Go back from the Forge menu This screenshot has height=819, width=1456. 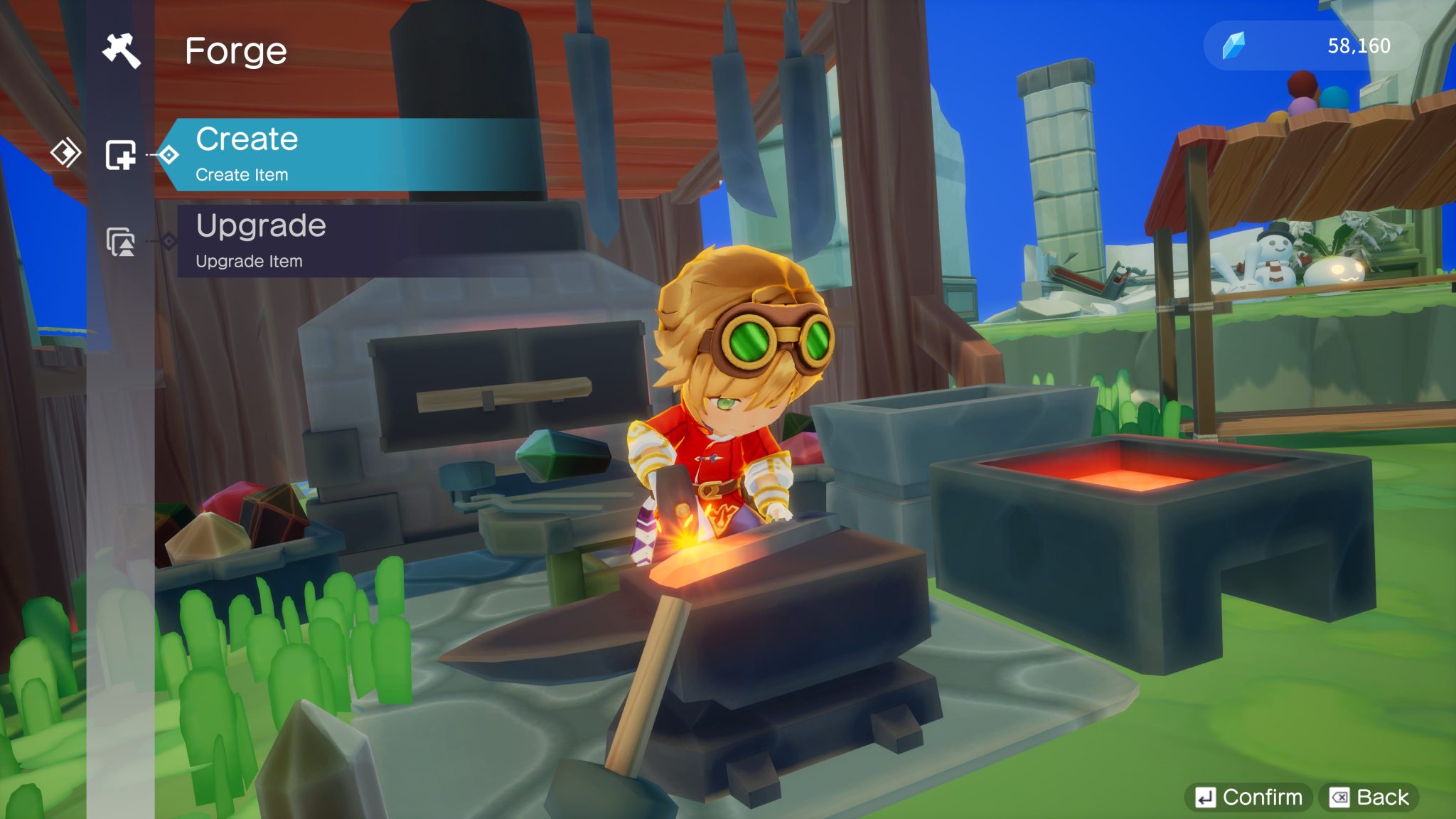1369,797
